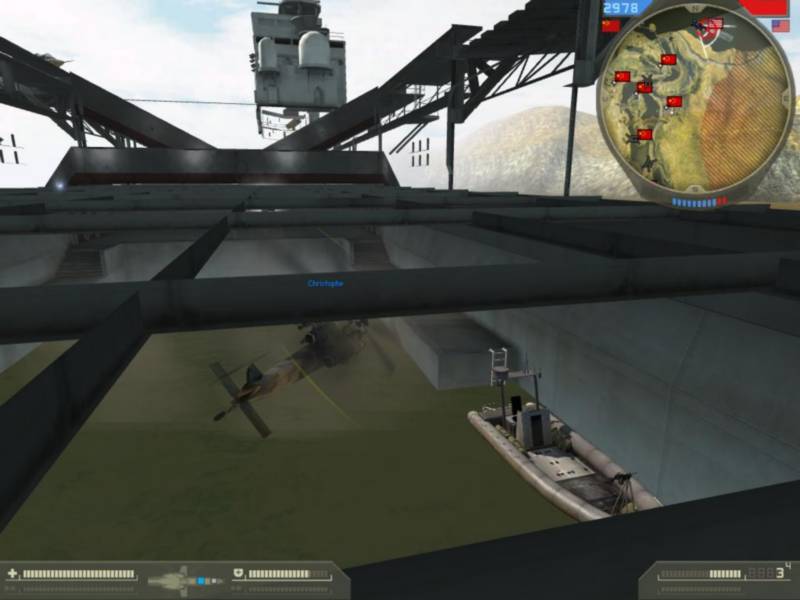This screenshot has width=800, height=600.
Task: Click the Chinese team flag beside the ticket counter
Action: pos(611,26)
